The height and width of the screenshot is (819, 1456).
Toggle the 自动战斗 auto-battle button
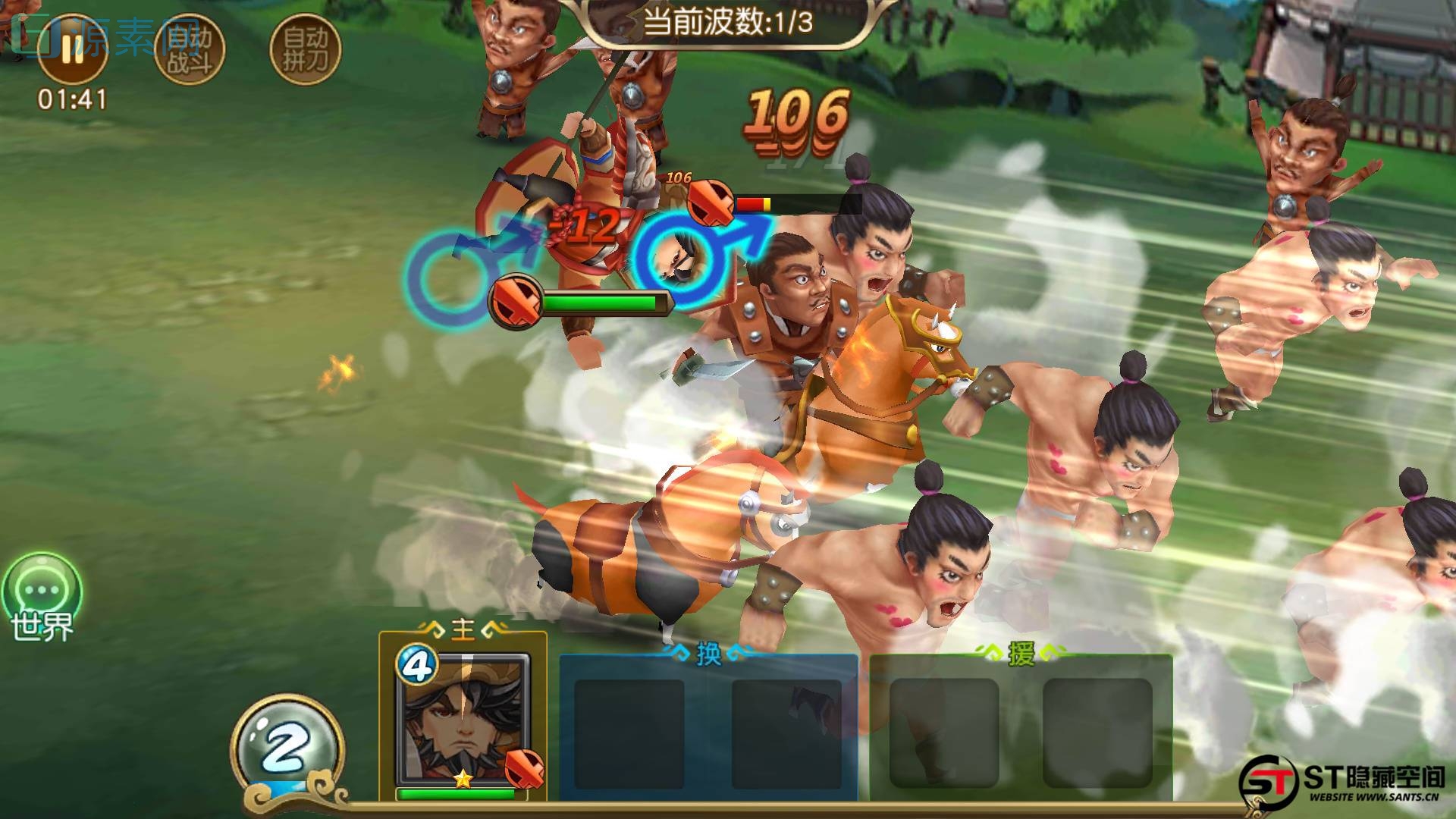(x=189, y=49)
